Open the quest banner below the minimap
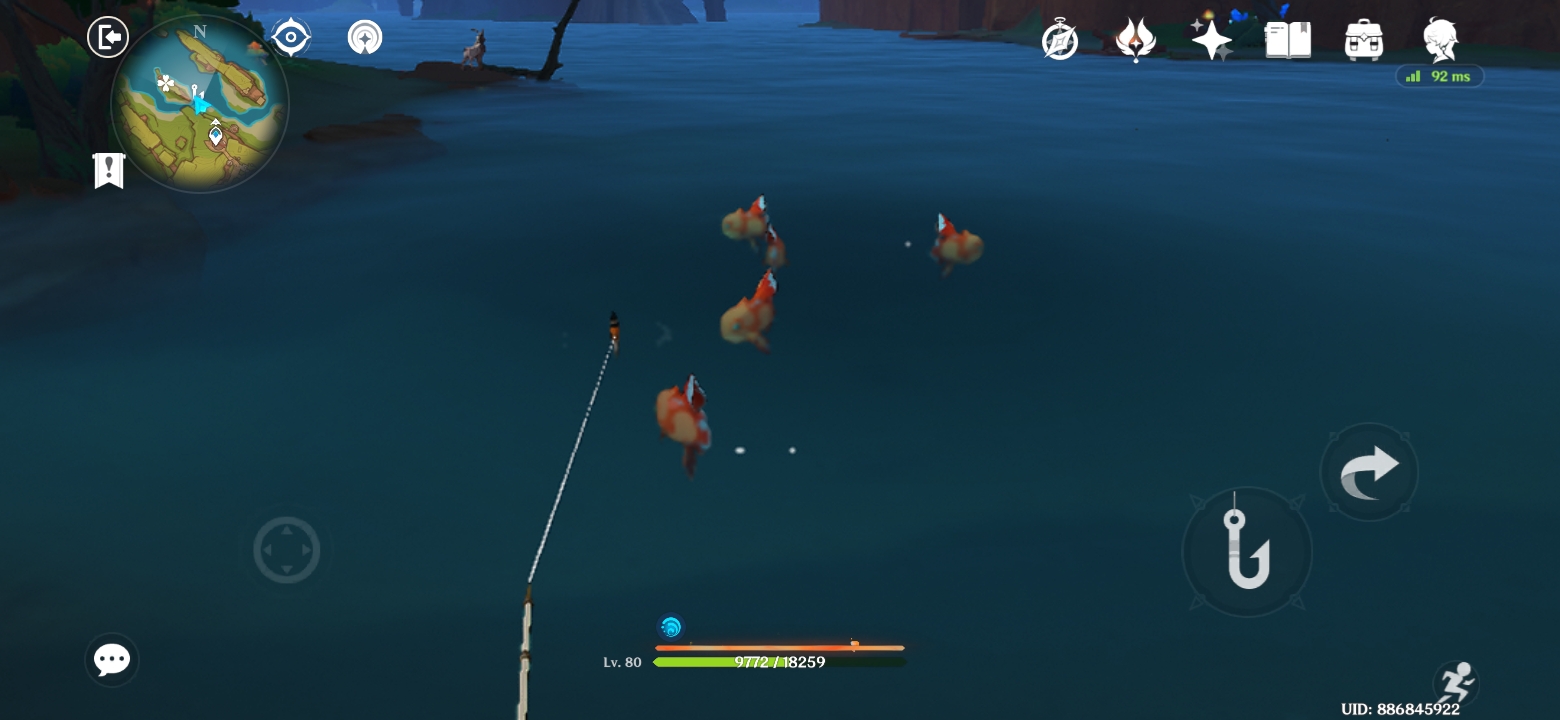Screen dimensions: 1560x720 point(108,170)
